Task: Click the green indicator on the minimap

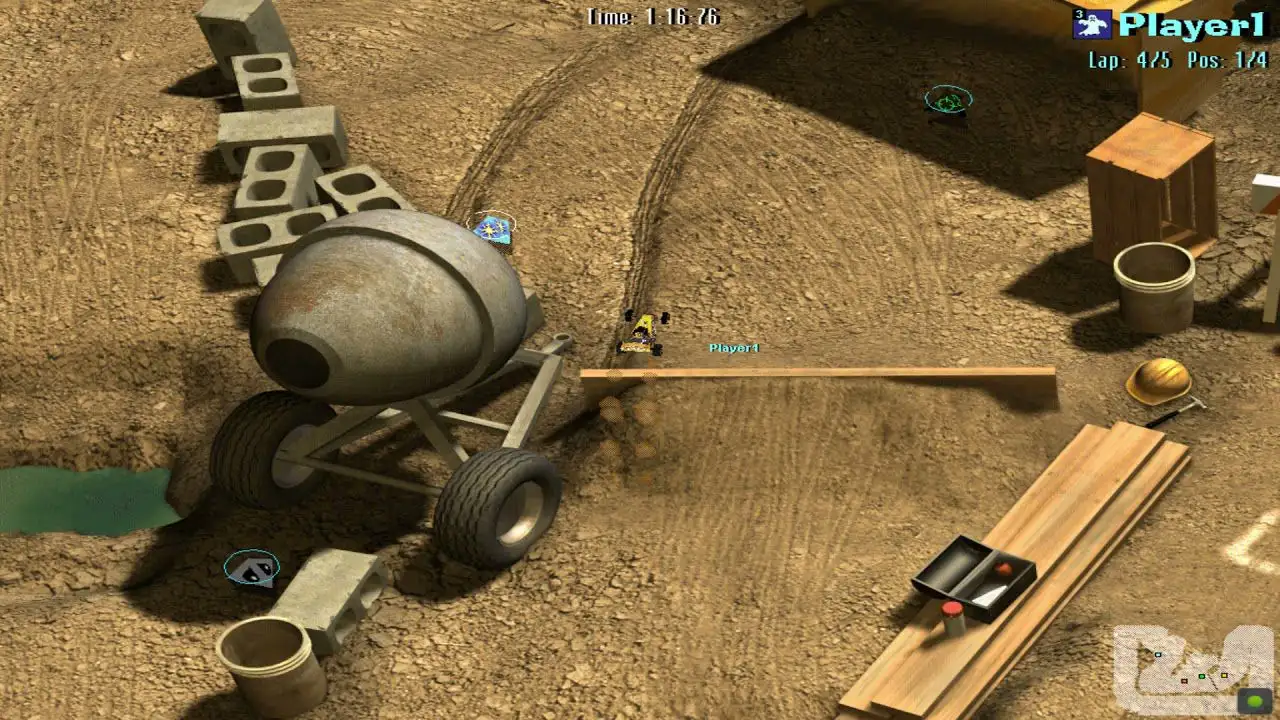Action: 1255,700
